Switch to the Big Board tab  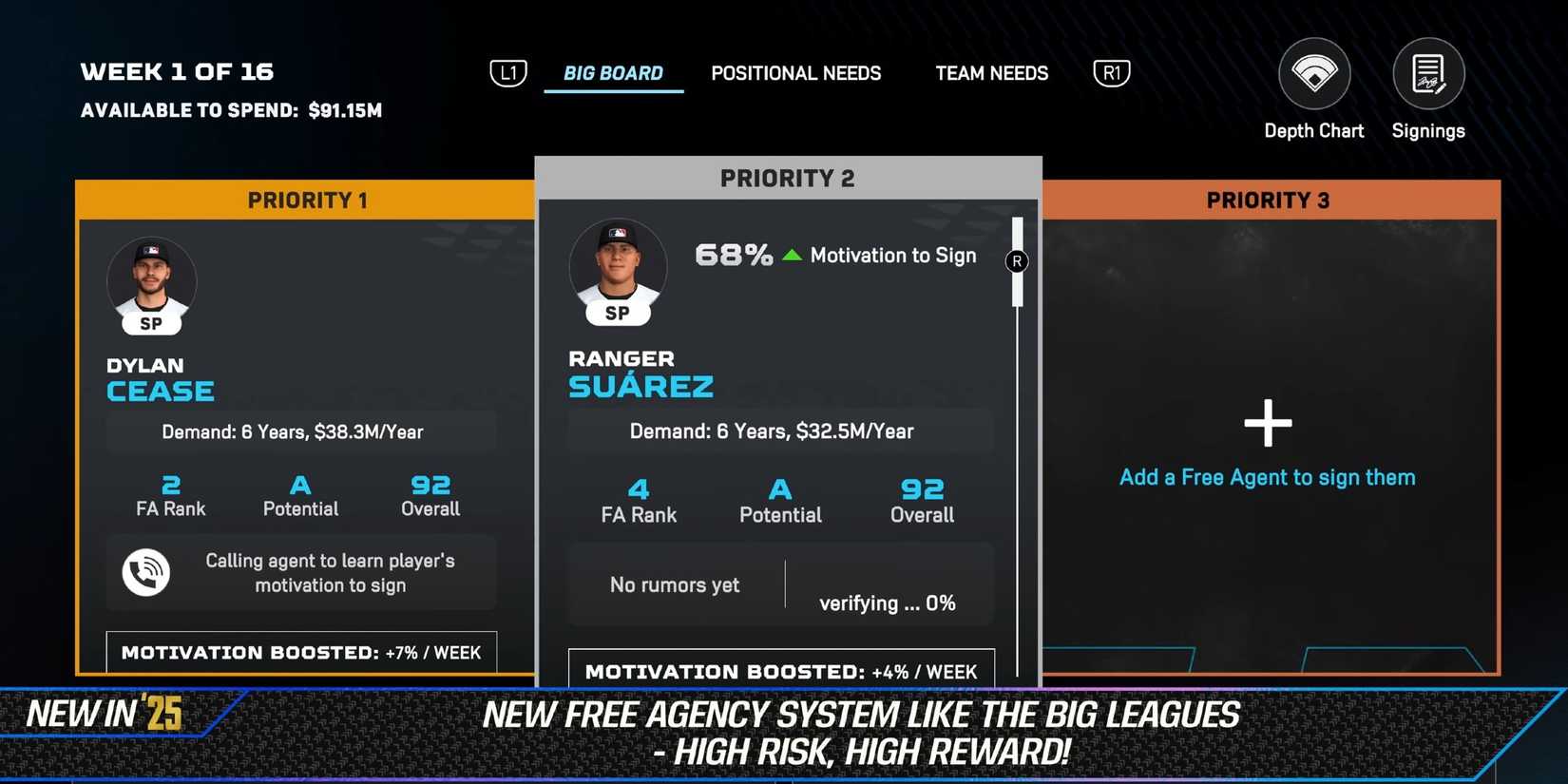pyautogui.click(x=613, y=73)
